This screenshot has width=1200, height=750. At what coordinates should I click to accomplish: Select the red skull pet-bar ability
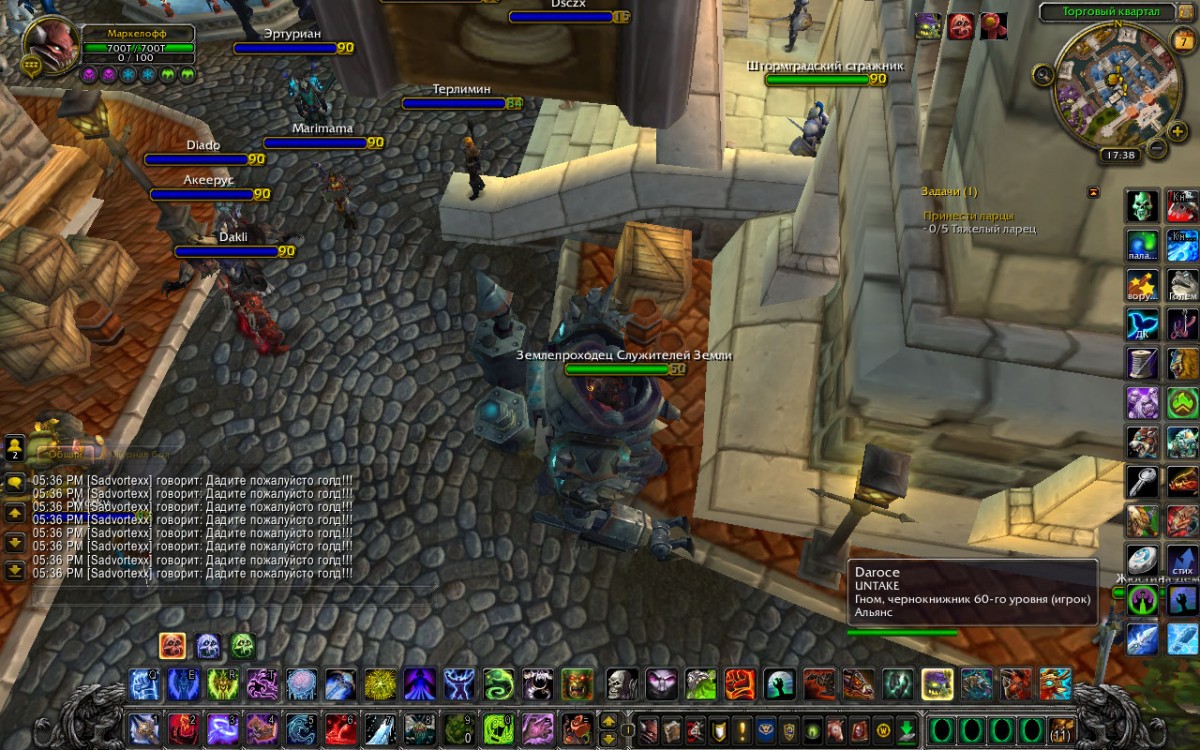click(172, 646)
